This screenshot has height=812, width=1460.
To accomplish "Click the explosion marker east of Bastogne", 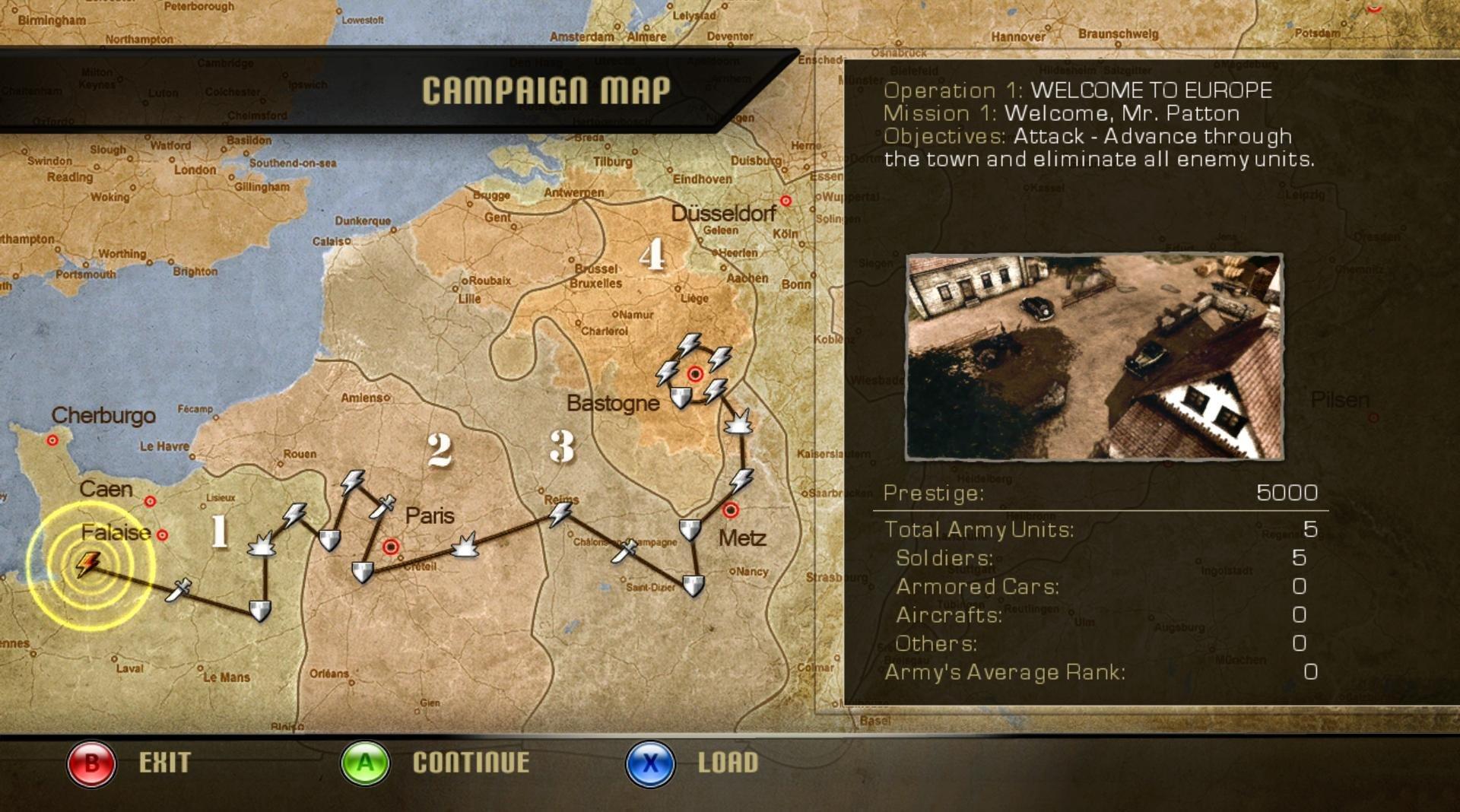I will point(738,423).
